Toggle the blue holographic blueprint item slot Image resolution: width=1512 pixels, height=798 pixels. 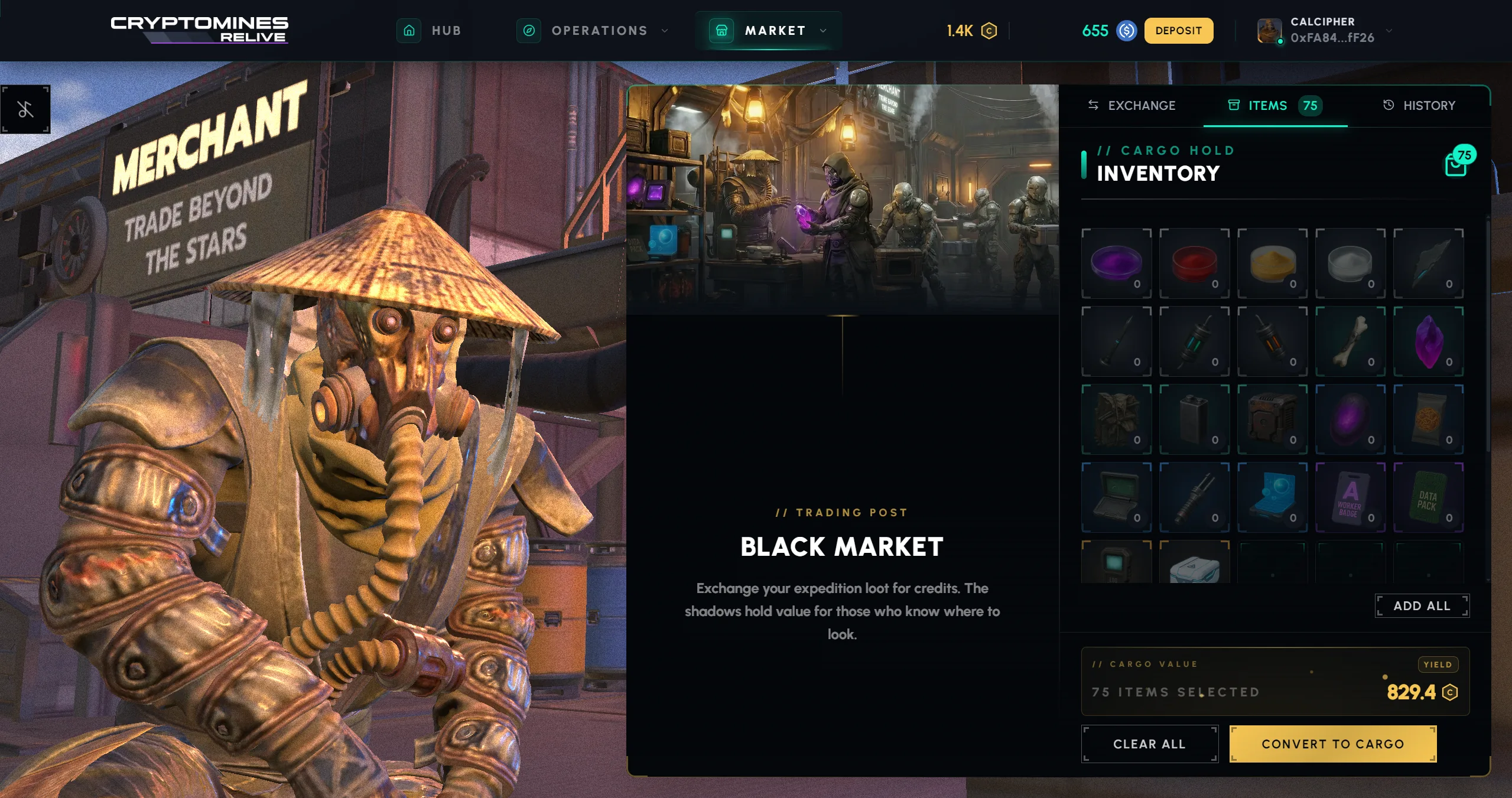(x=1272, y=497)
